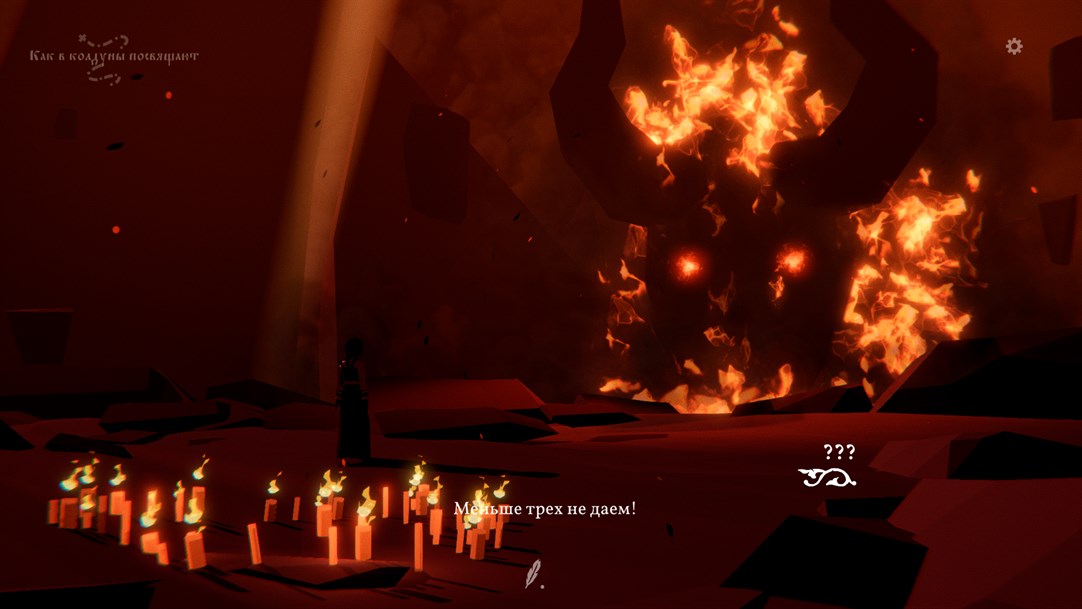Continue dialogue with the feather icon
This screenshot has width=1082, height=609.
pyautogui.click(x=535, y=573)
